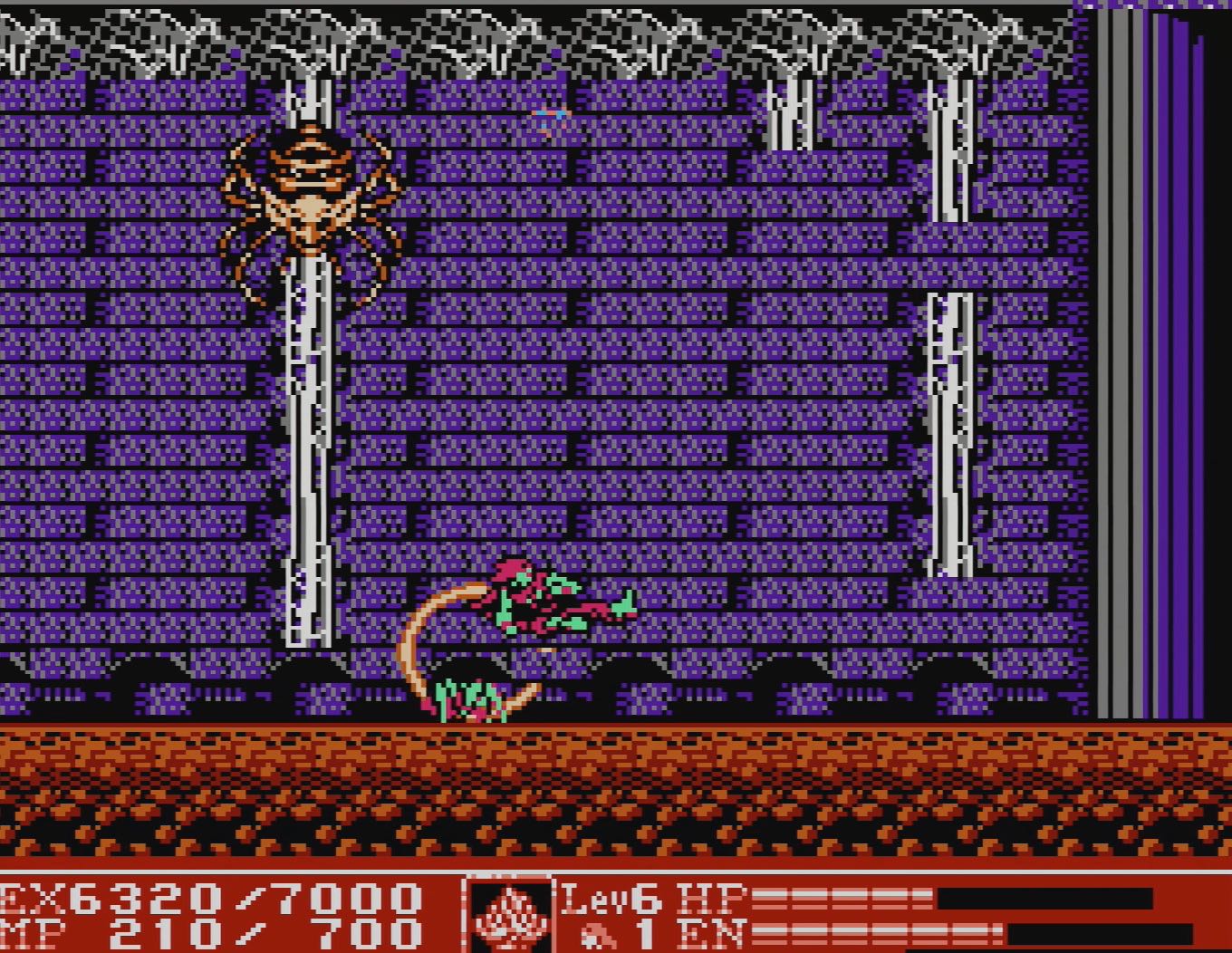This screenshot has width=1232, height=953.
Task: Click the gray vertical column at the screen's right edge
Action: [x=1119, y=362]
